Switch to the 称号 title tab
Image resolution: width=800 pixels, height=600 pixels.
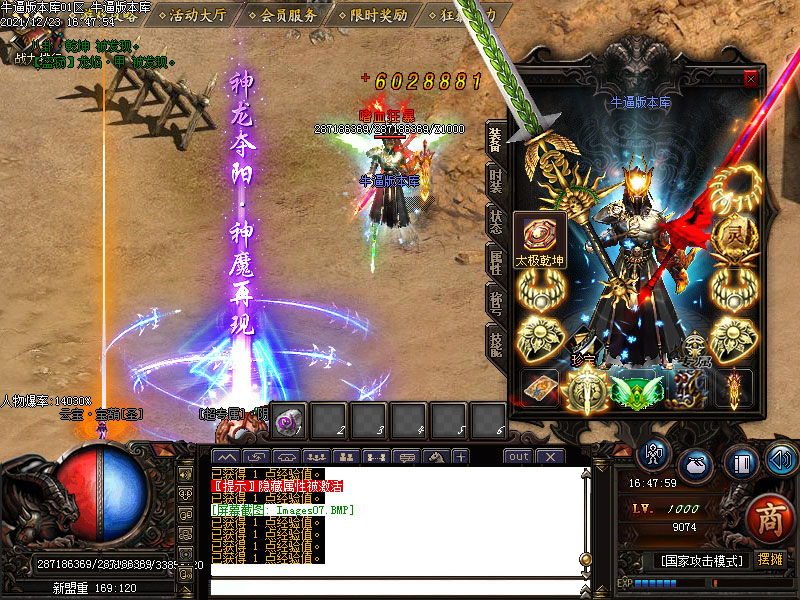pyautogui.click(x=496, y=301)
